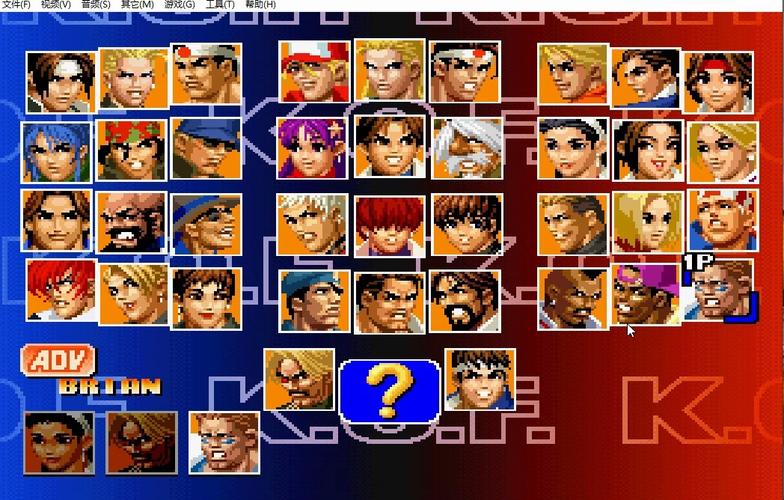Pick Choi wearing hat and sunglasses

point(206,223)
